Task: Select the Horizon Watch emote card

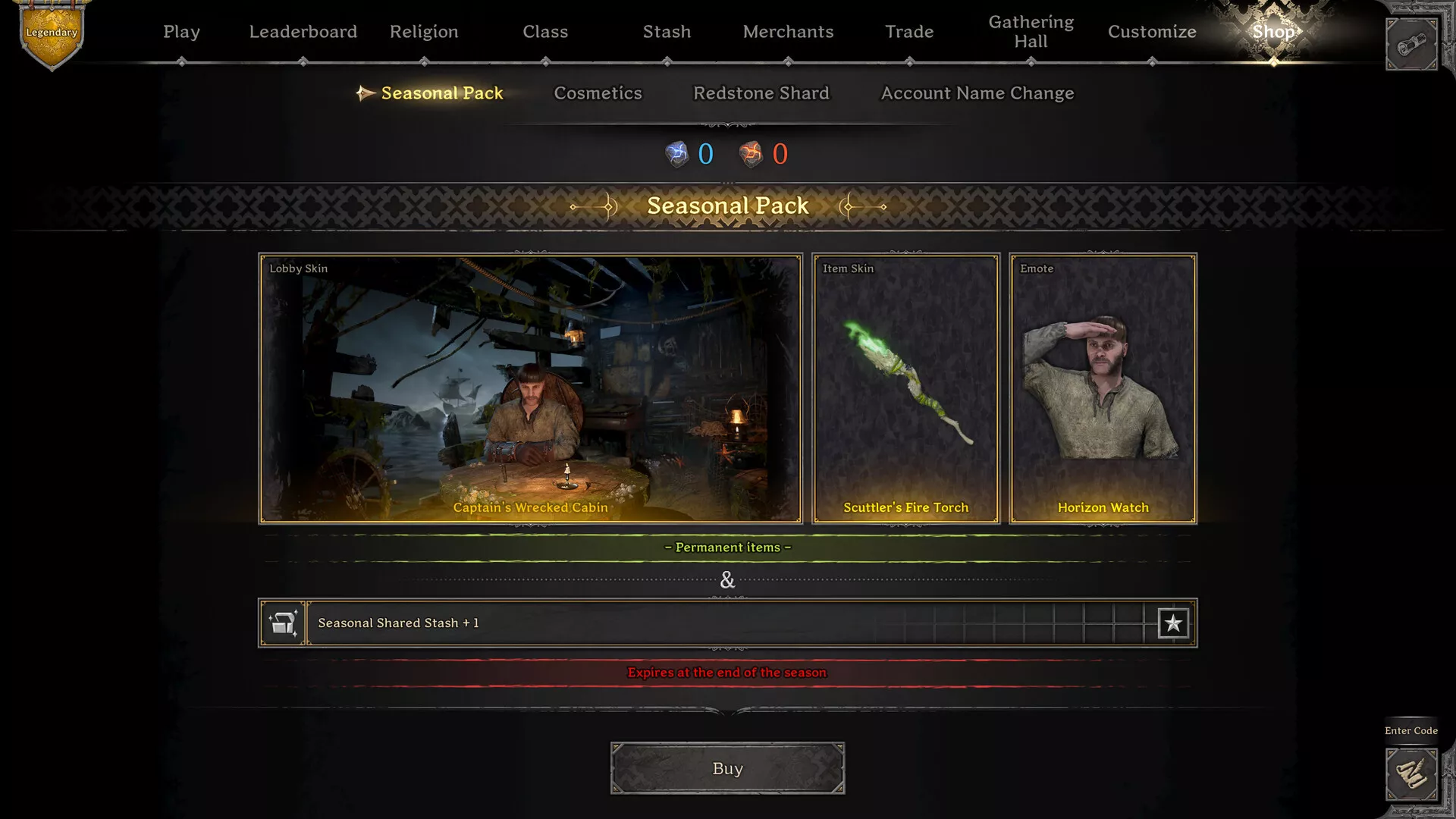Action: point(1103,388)
